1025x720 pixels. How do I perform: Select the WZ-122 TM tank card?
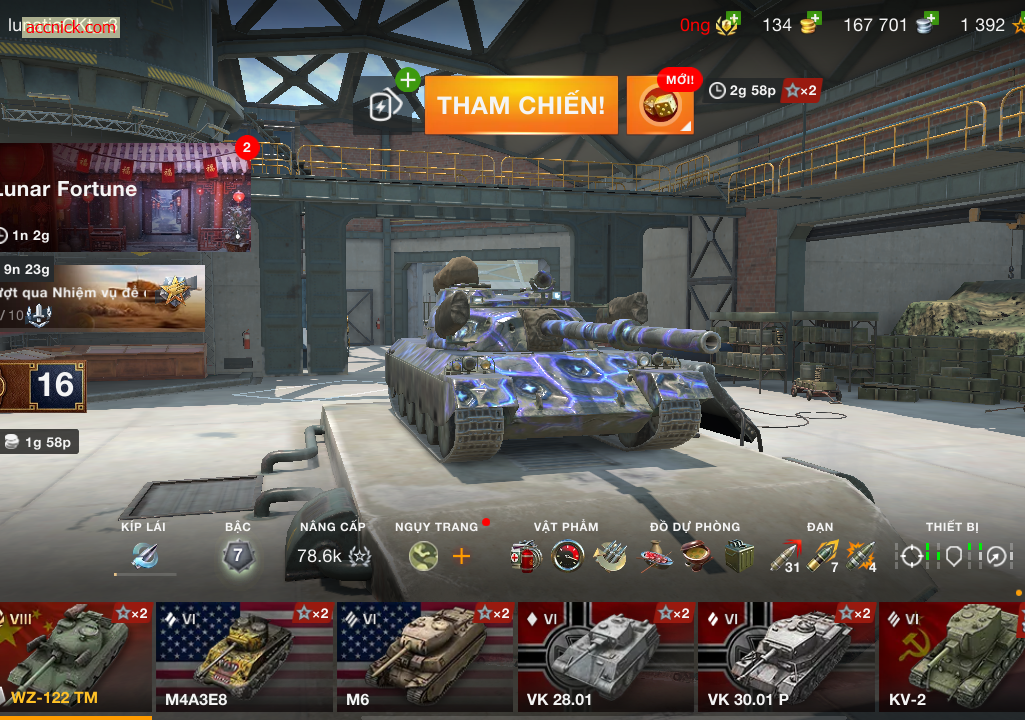pyautogui.click(x=76, y=656)
